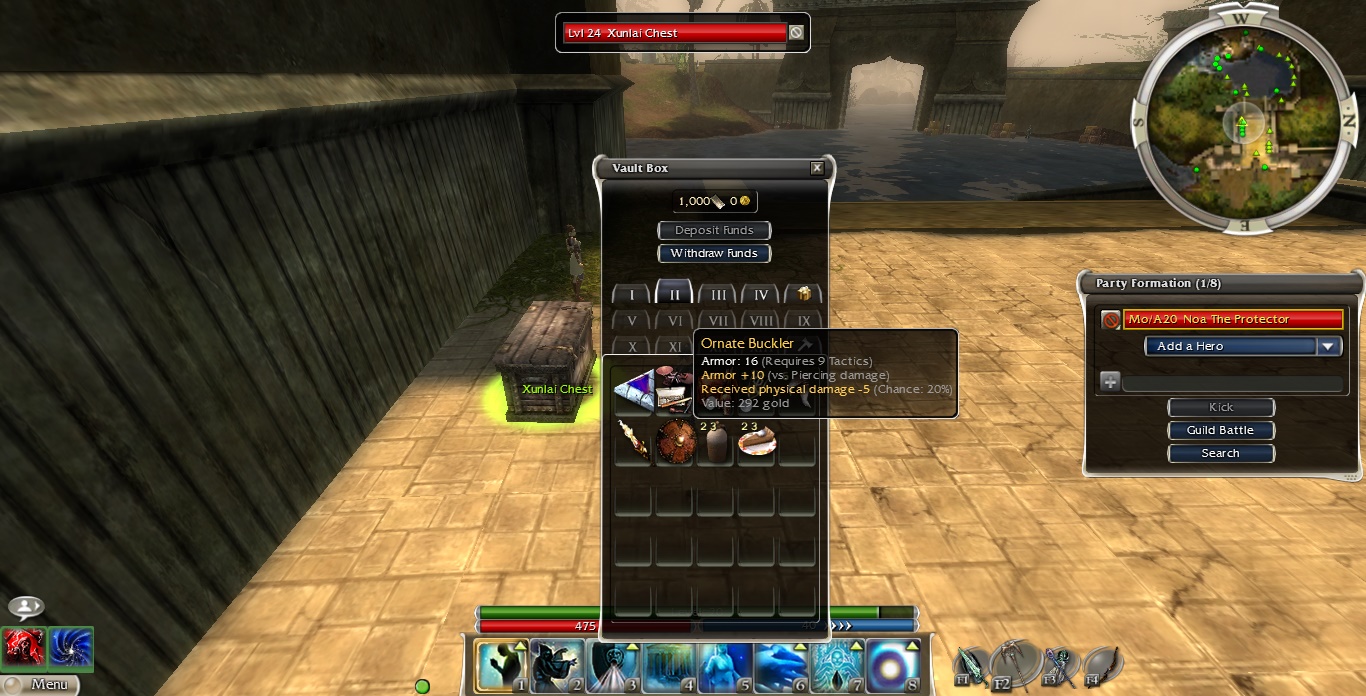Open the Add a Hero dropdown

[1242, 346]
